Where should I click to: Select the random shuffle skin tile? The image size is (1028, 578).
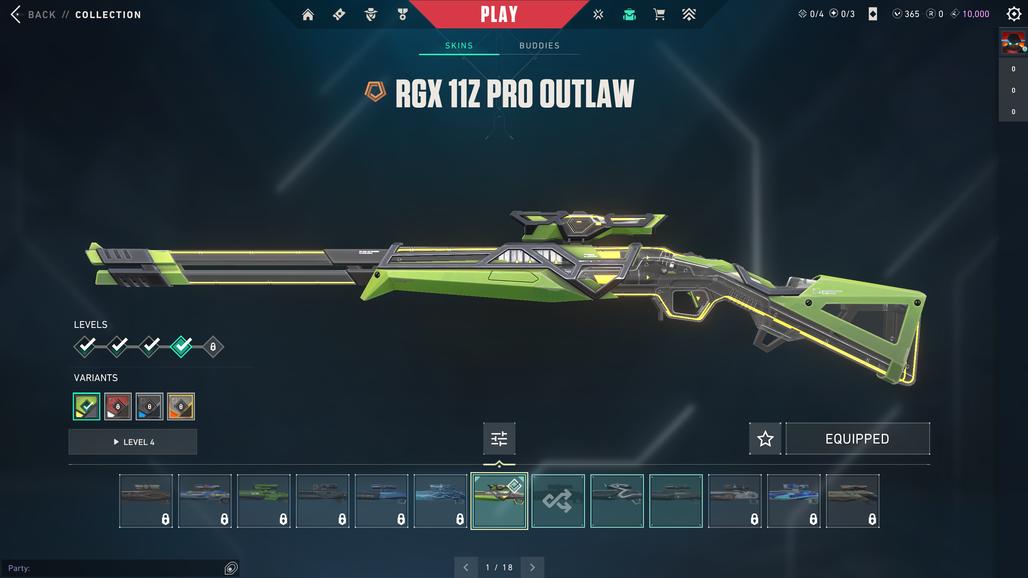click(558, 500)
